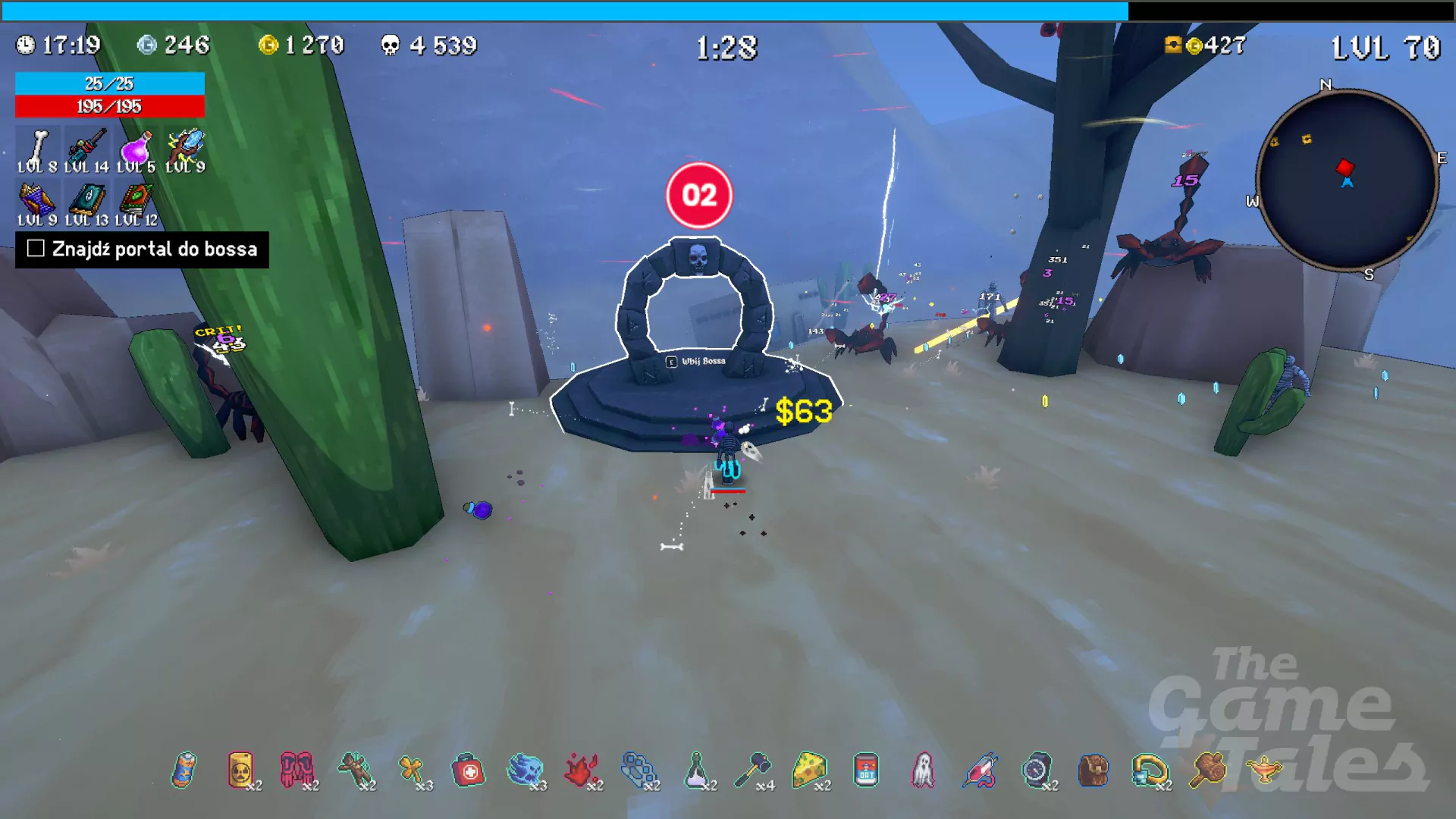This screenshot has height=819, width=1456.
Task: Select the bone weapon icon
Action: pyautogui.click(x=36, y=147)
